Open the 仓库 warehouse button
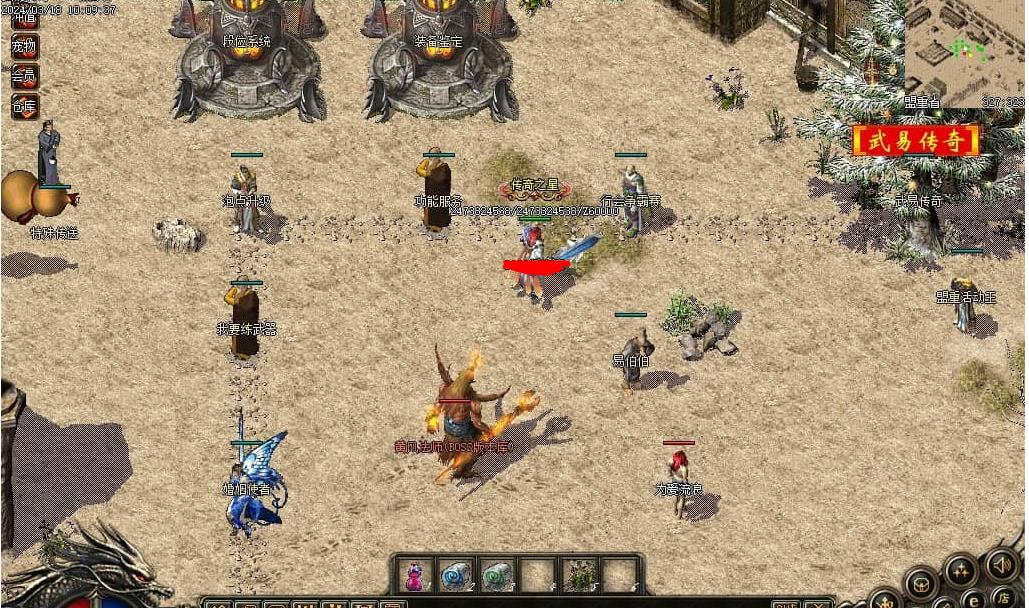 pos(24,106)
